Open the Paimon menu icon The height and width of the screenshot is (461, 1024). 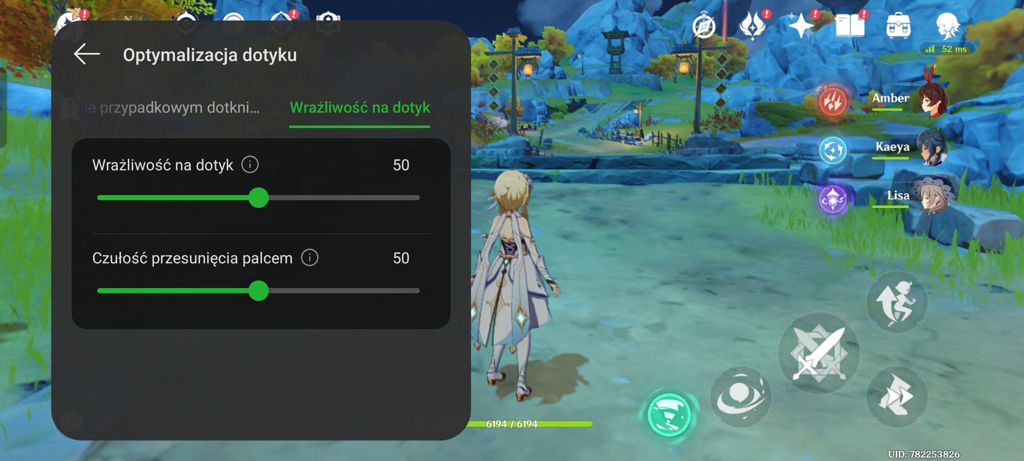948,26
